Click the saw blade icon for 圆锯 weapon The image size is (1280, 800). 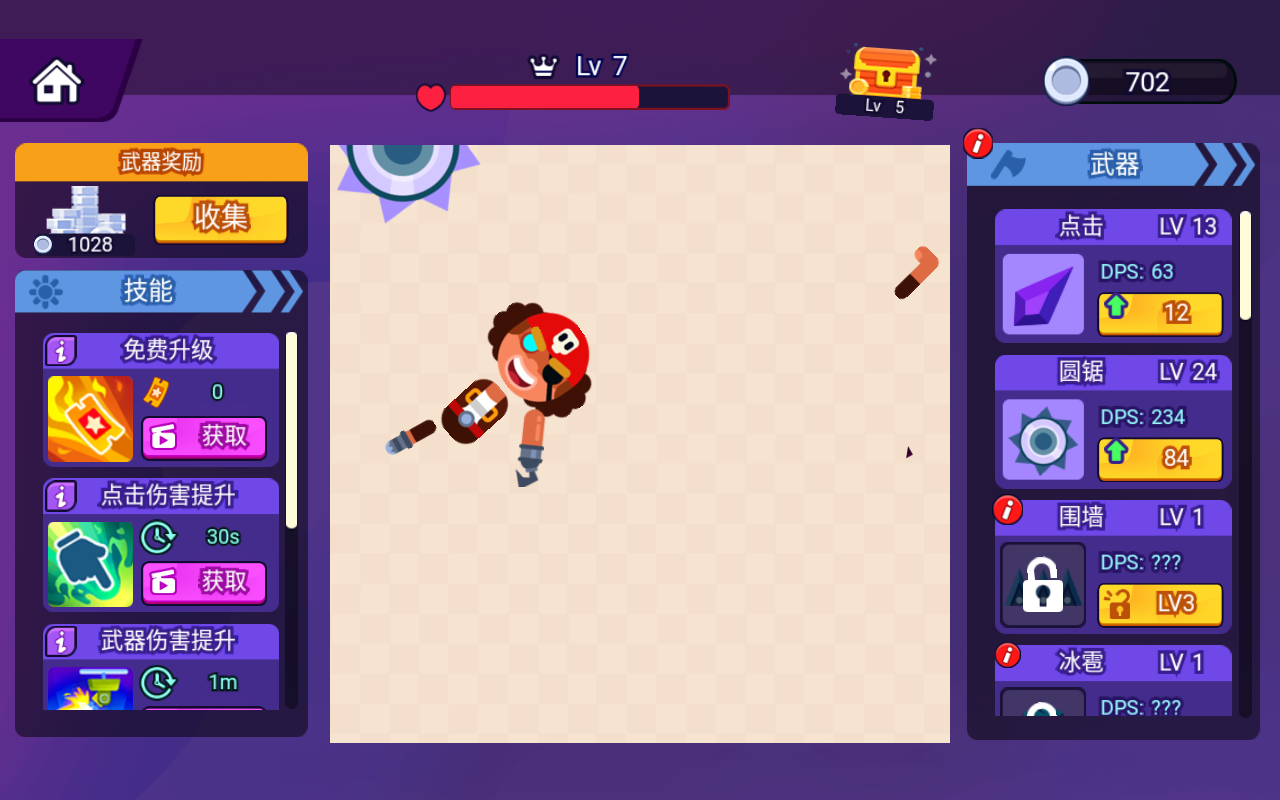click(x=1042, y=441)
